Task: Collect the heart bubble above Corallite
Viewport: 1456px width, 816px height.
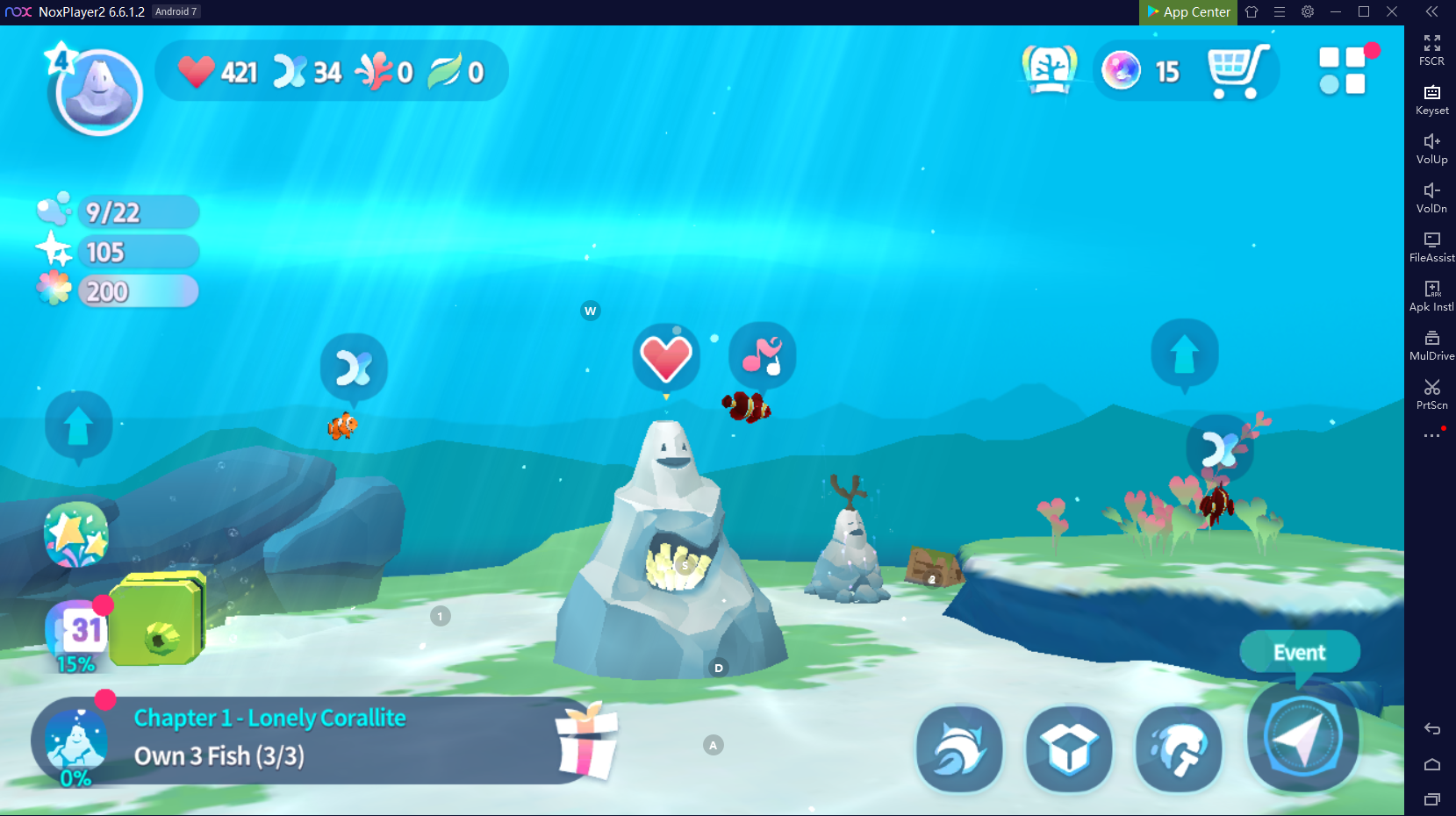Action: point(666,358)
